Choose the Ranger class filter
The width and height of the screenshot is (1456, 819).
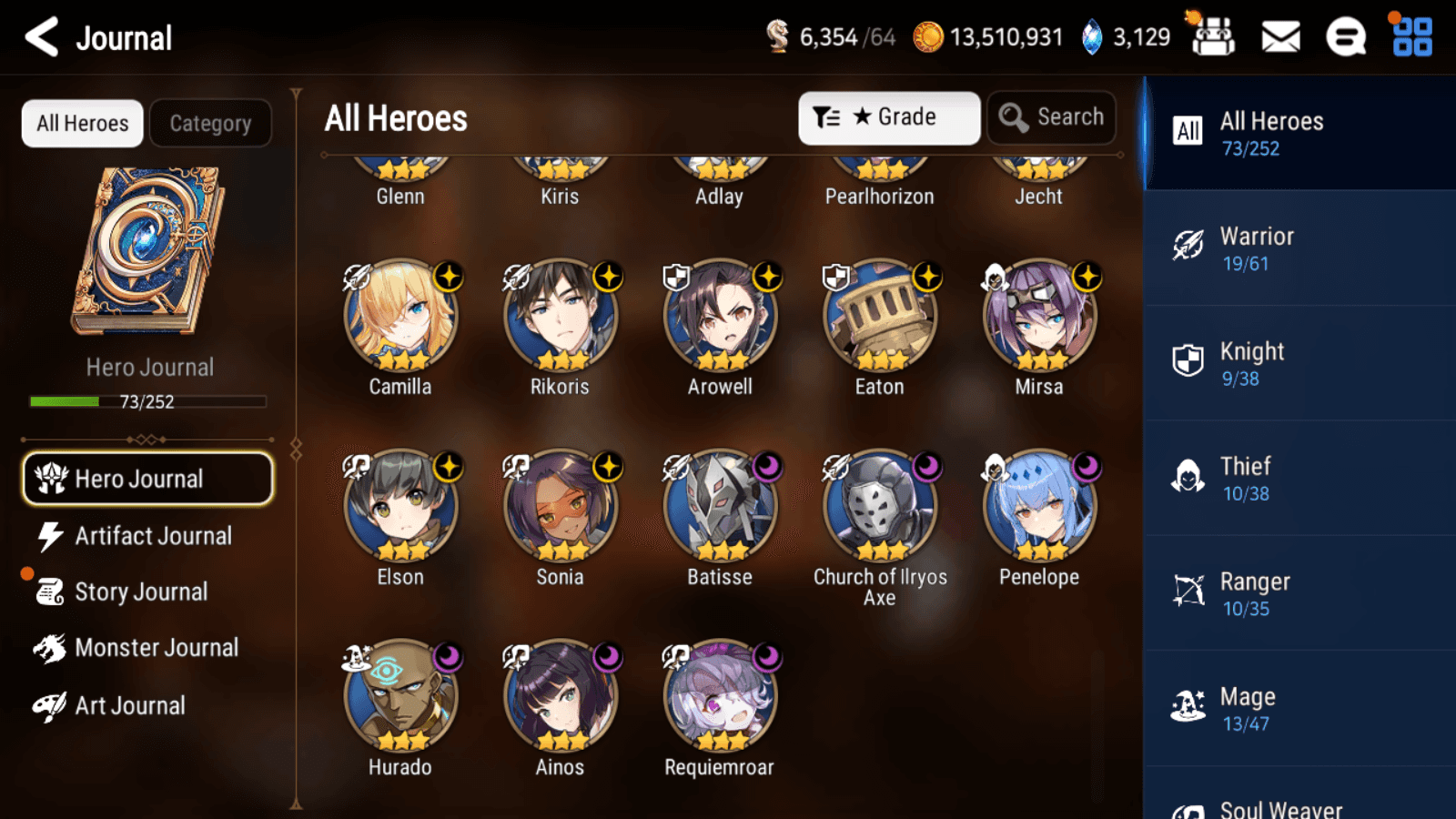[1299, 593]
